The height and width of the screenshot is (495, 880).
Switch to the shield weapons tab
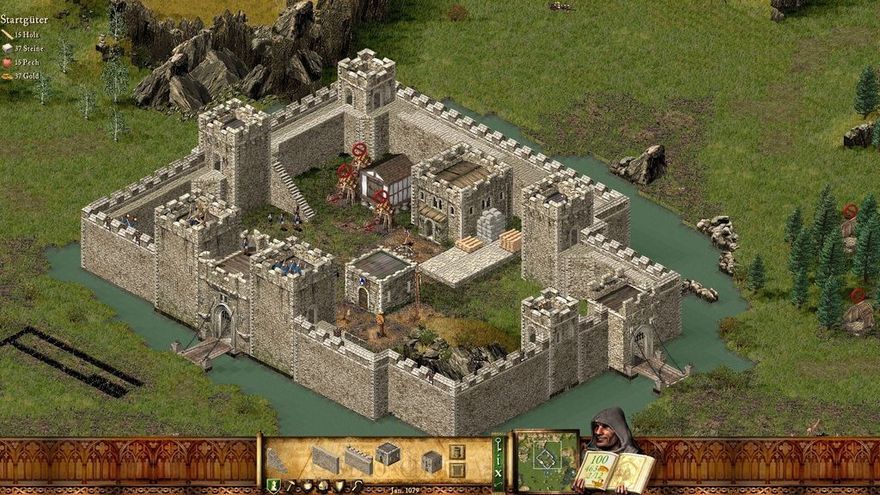coord(338,486)
